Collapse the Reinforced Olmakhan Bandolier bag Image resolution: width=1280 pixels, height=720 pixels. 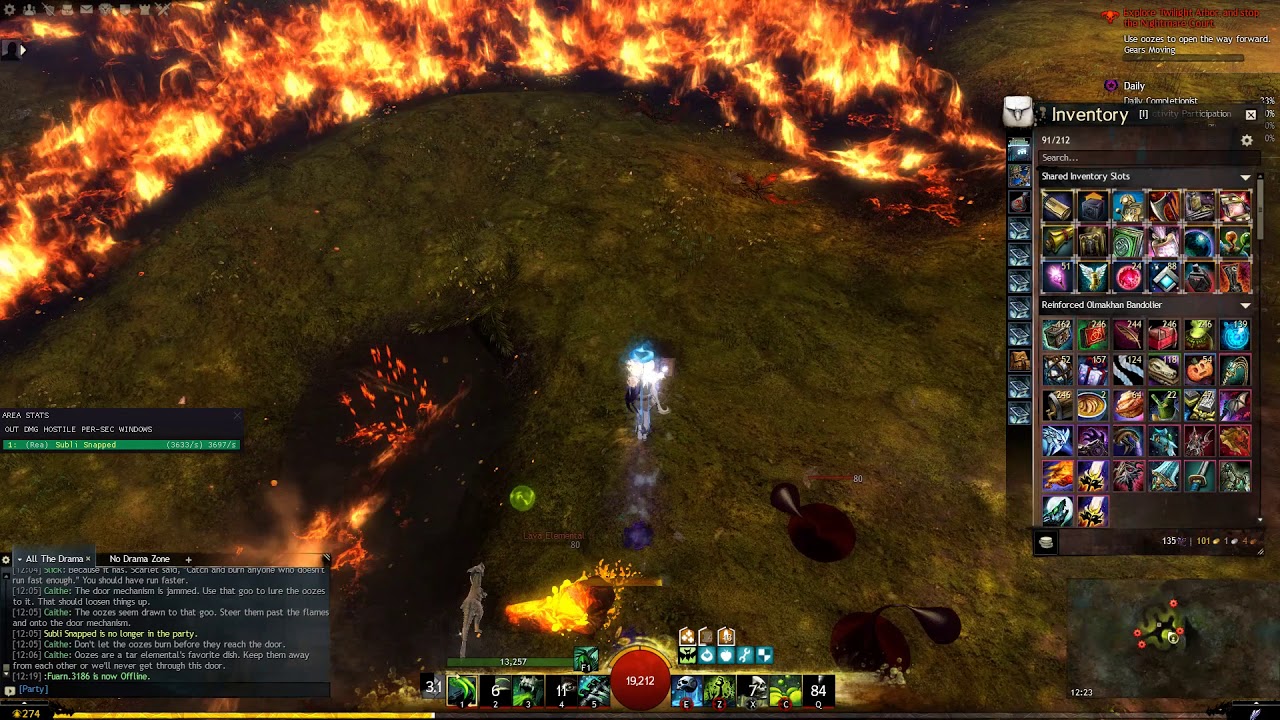1246,305
